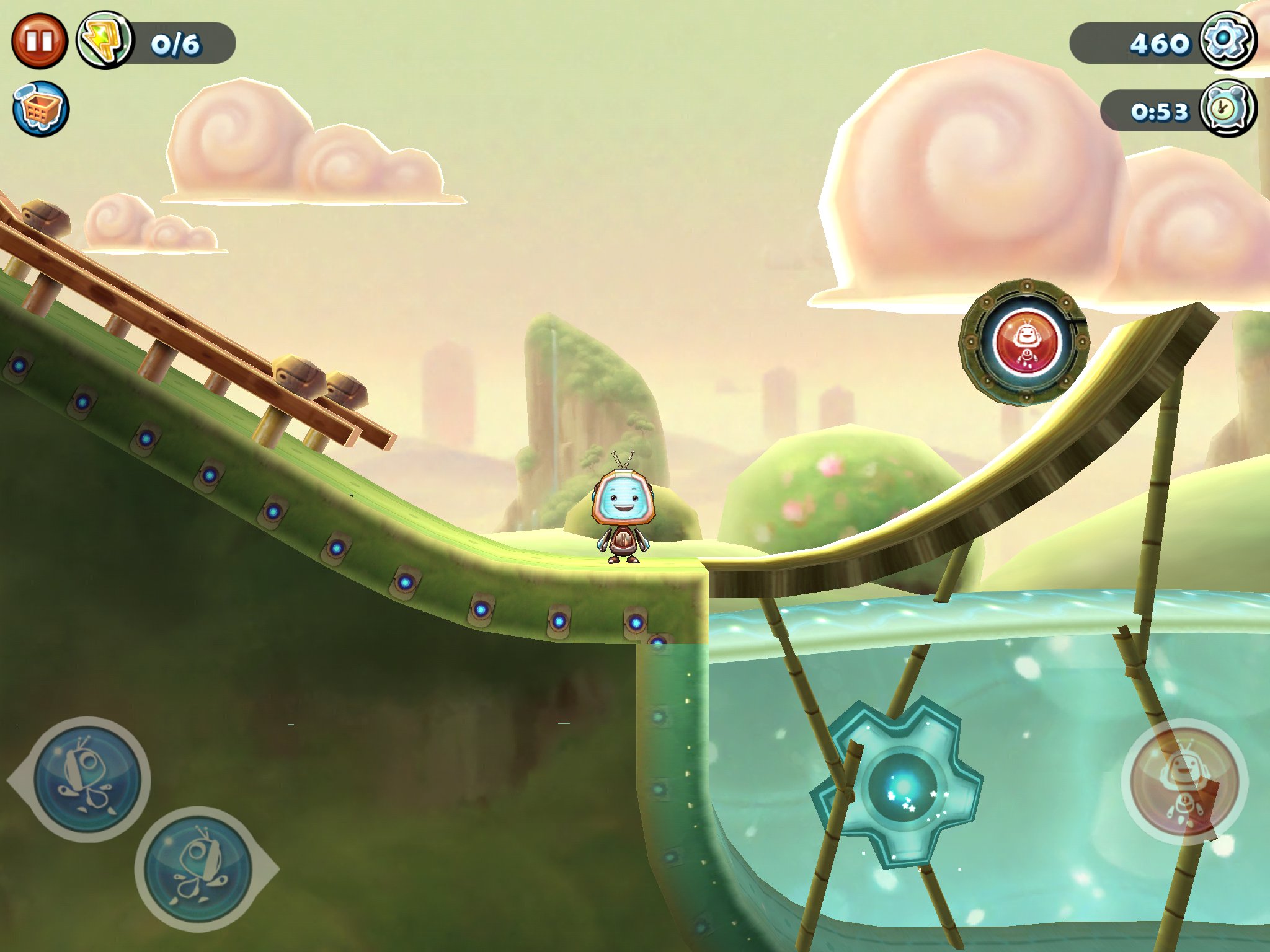
Task: Pause the game with the red button
Action: pyautogui.click(x=39, y=42)
